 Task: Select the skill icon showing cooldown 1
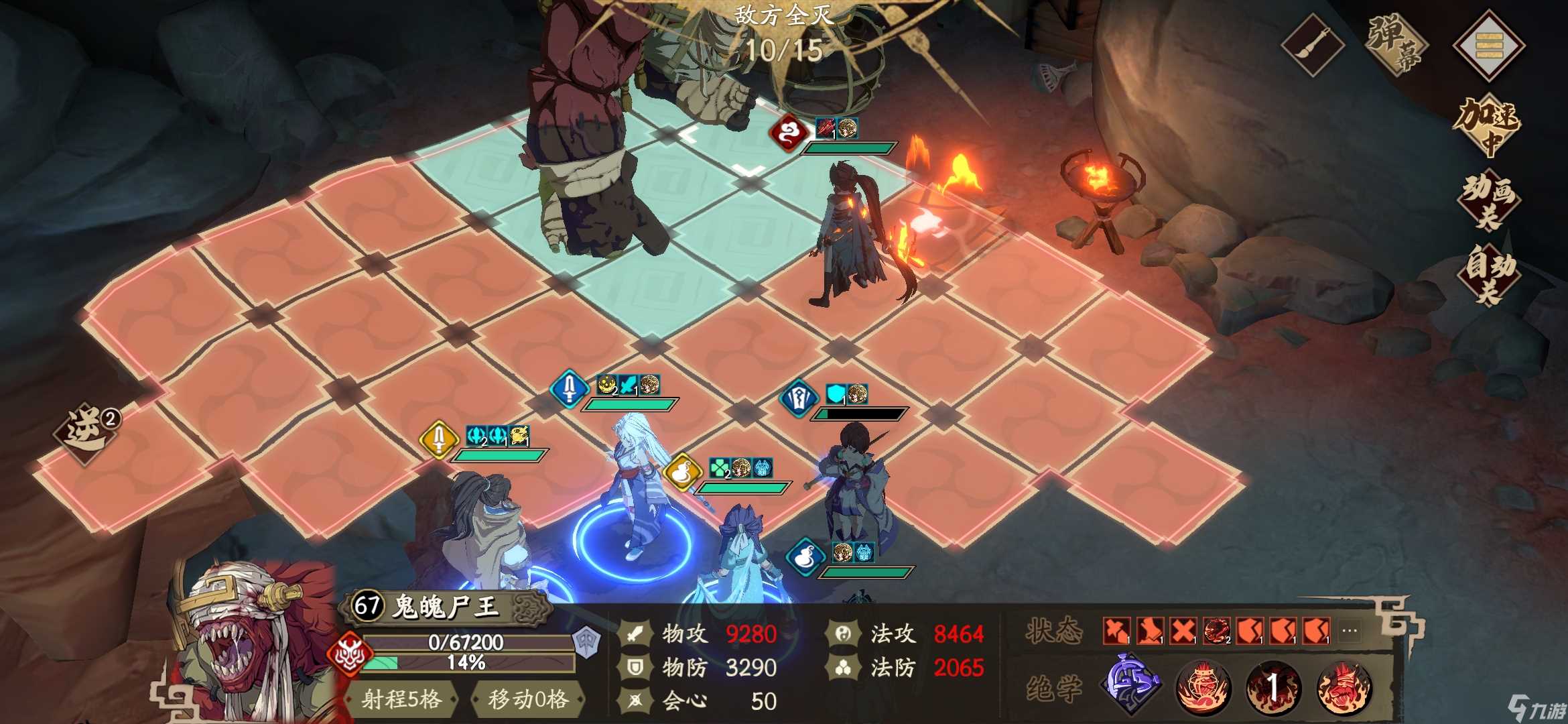coord(1273,687)
